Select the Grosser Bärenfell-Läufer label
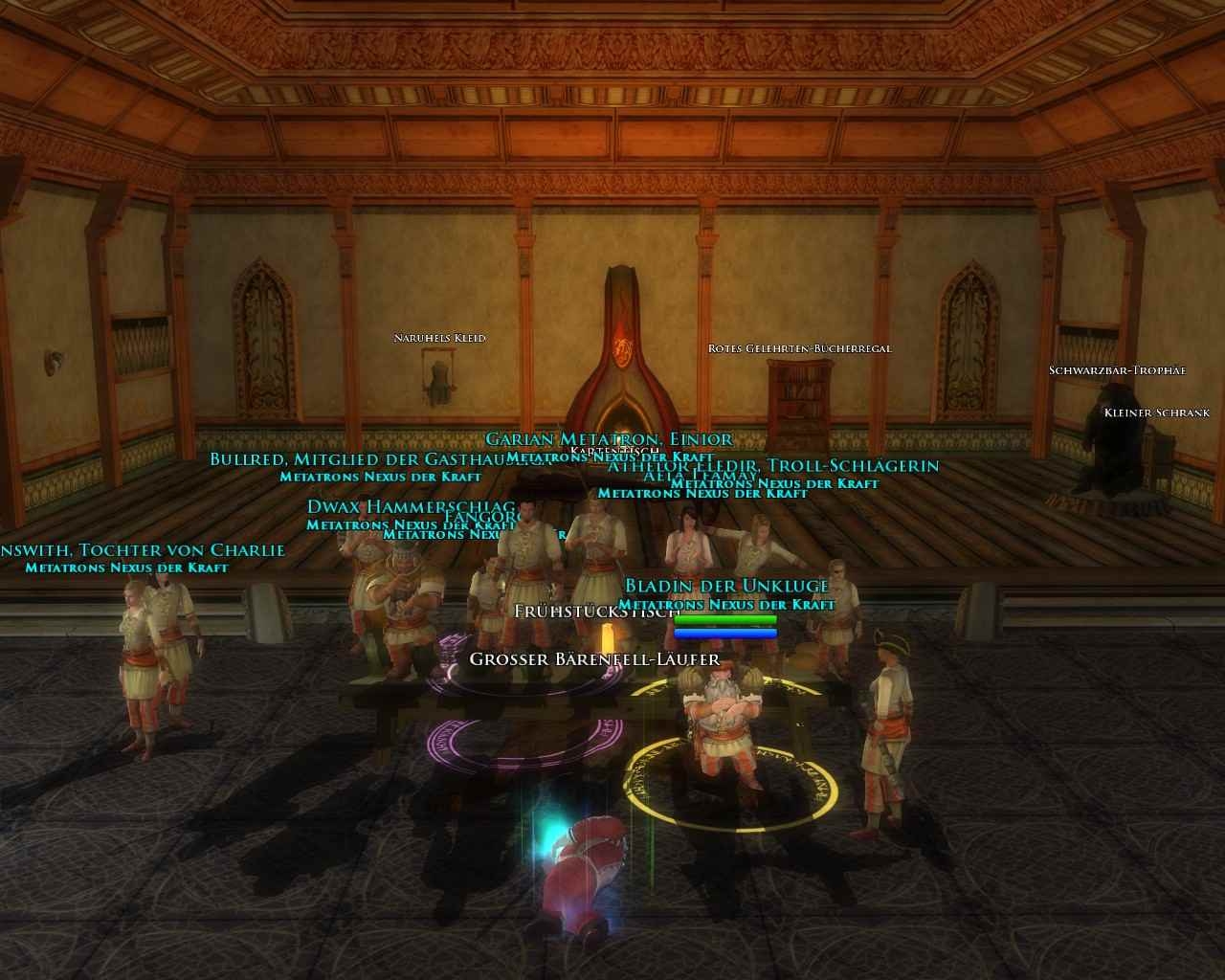 coord(594,659)
